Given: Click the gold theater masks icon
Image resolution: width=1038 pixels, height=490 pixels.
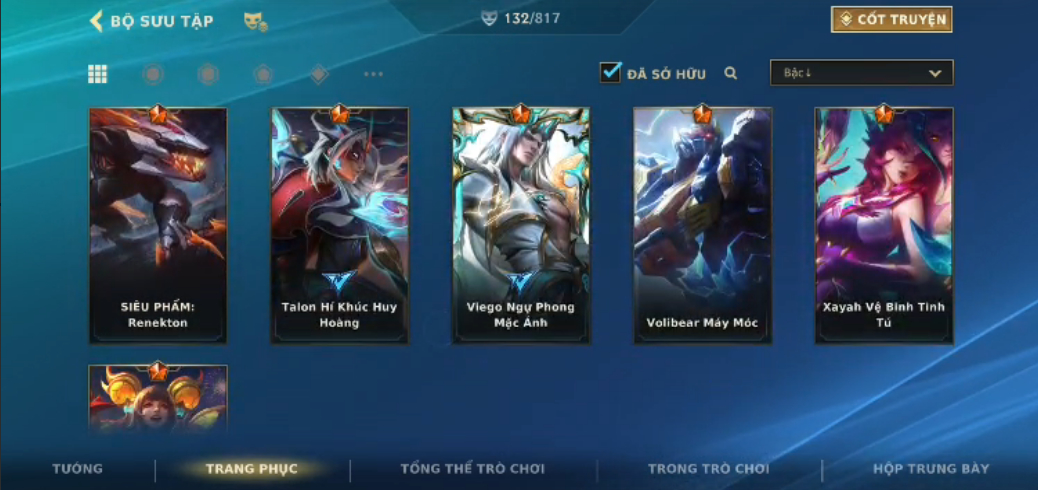Looking at the screenshot, I should click(x=255, y=21).
